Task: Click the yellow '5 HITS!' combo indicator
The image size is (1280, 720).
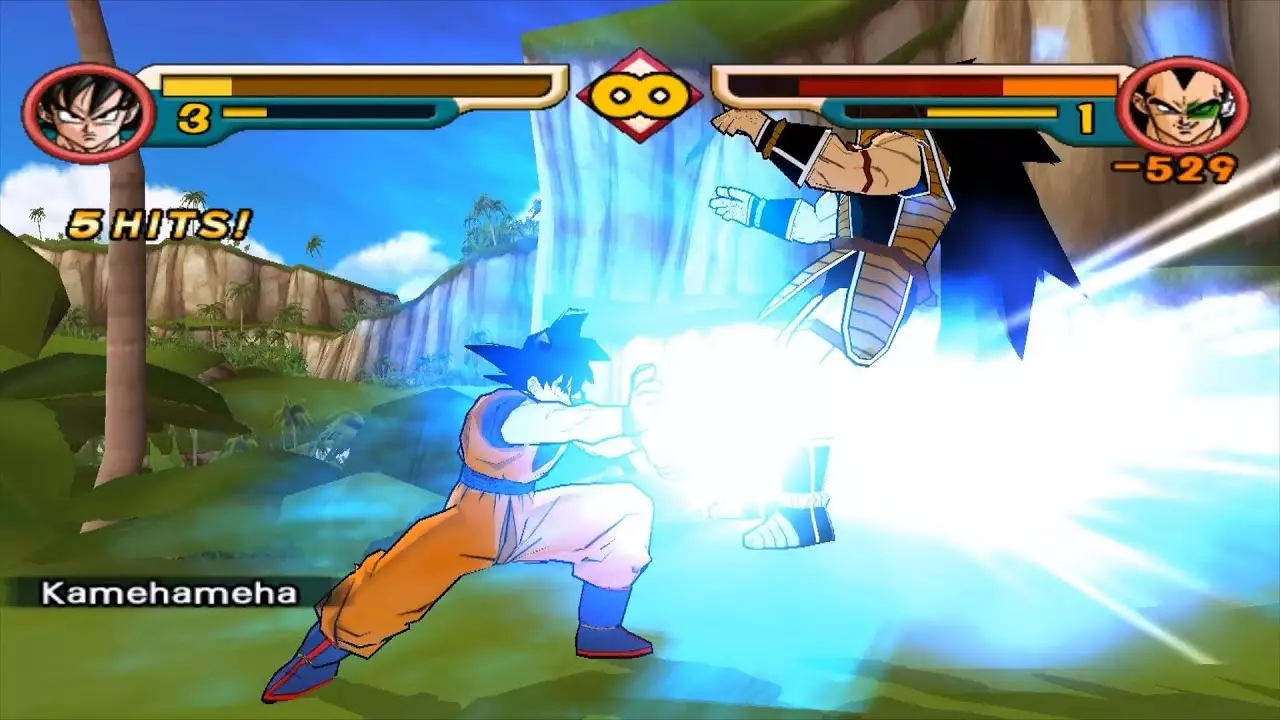Action: [x=160, y=222]
